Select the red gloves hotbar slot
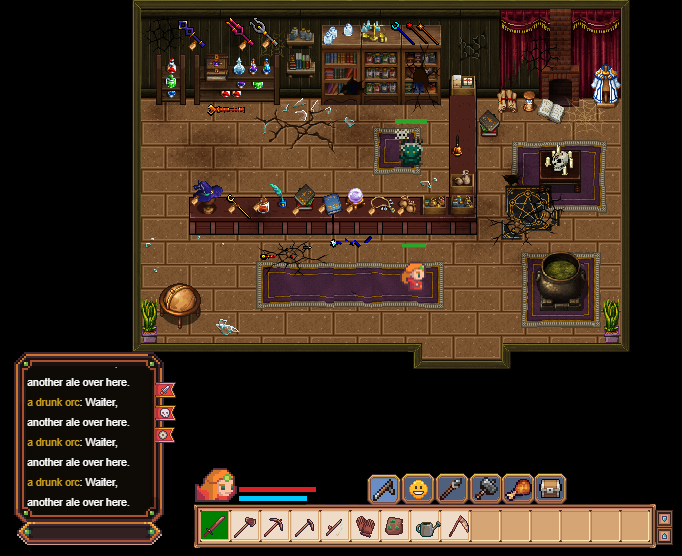682x556 pixels. (x=365, y=526)
